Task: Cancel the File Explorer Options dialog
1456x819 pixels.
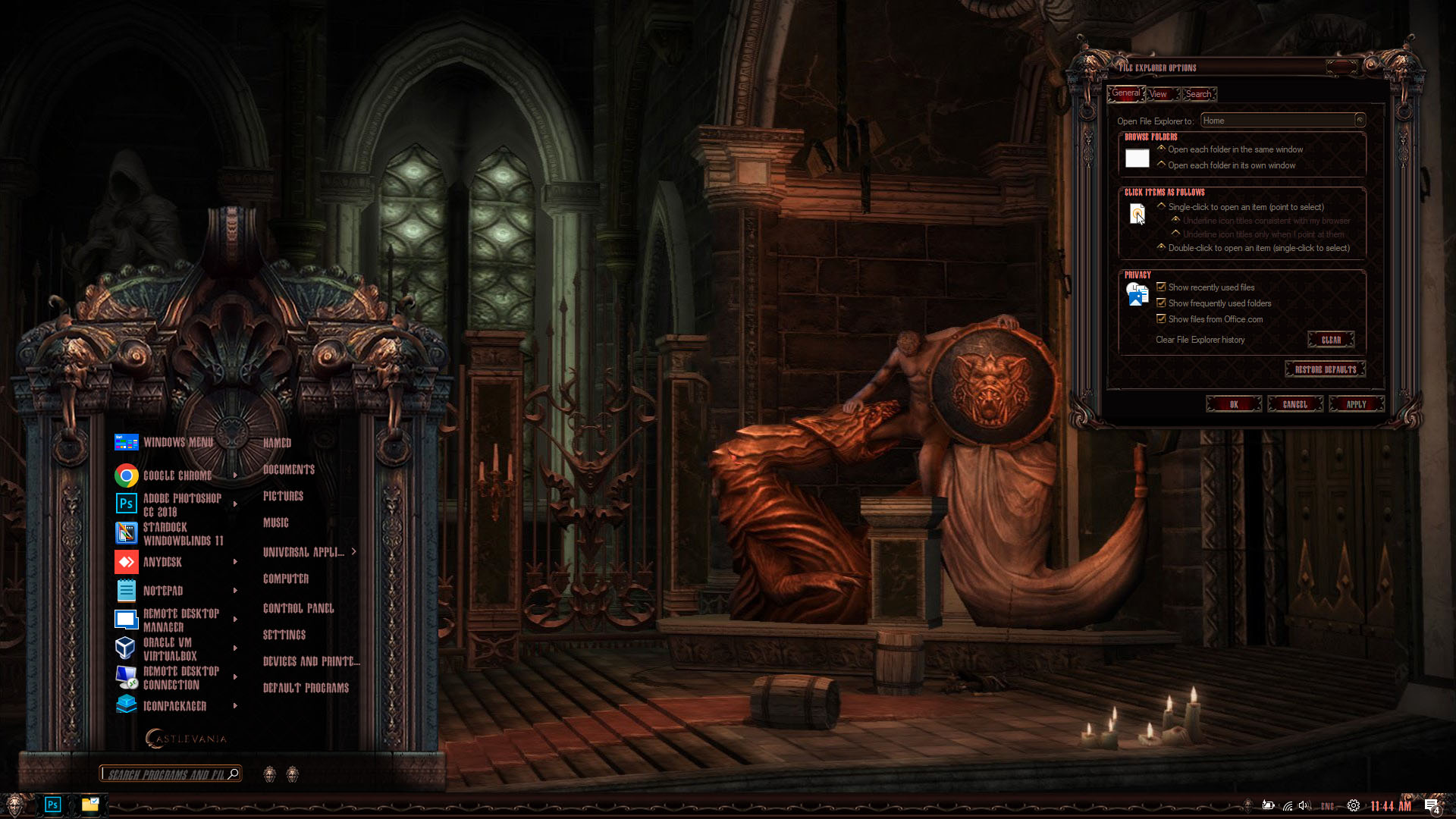Action: point(1294,404)
